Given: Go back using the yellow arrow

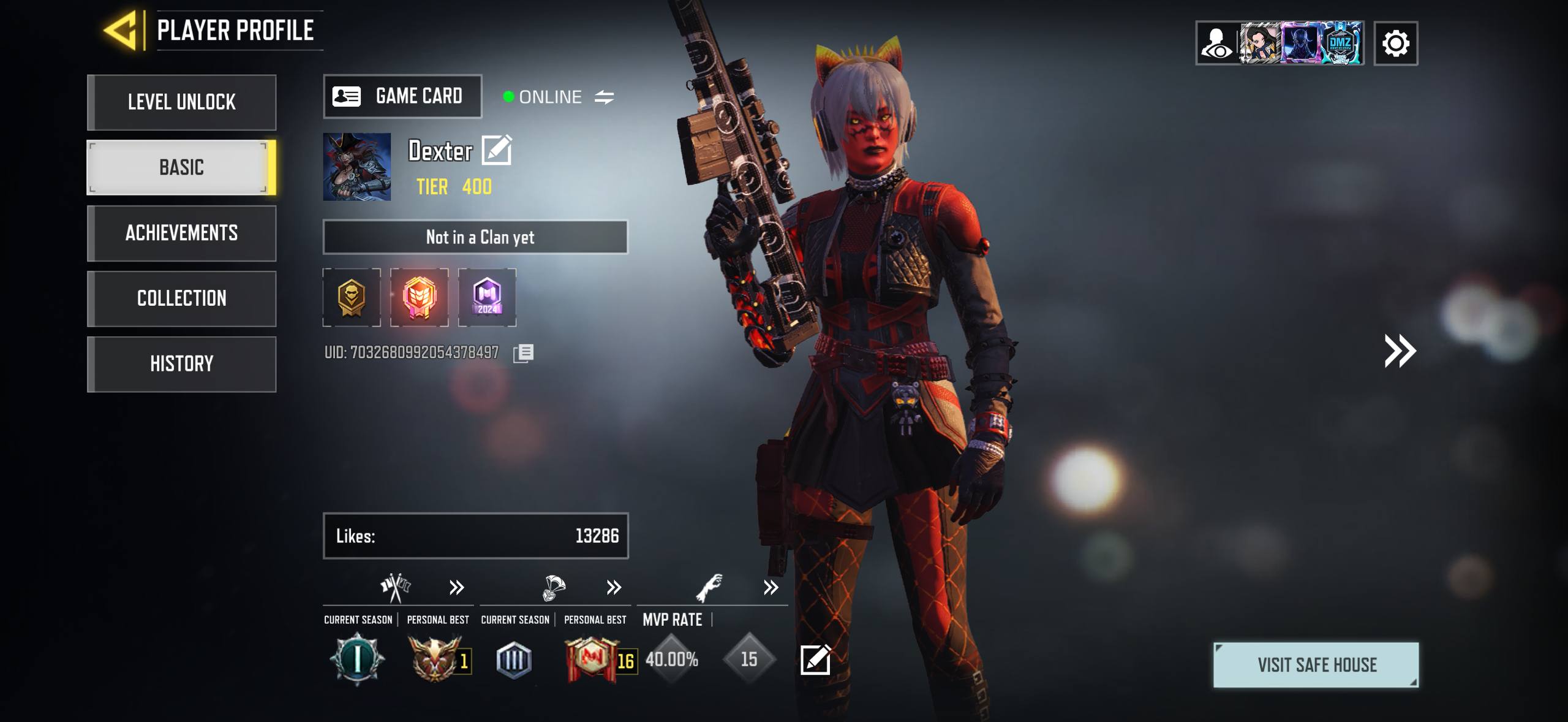Looking at the screenshot, I should pos(122,30).
